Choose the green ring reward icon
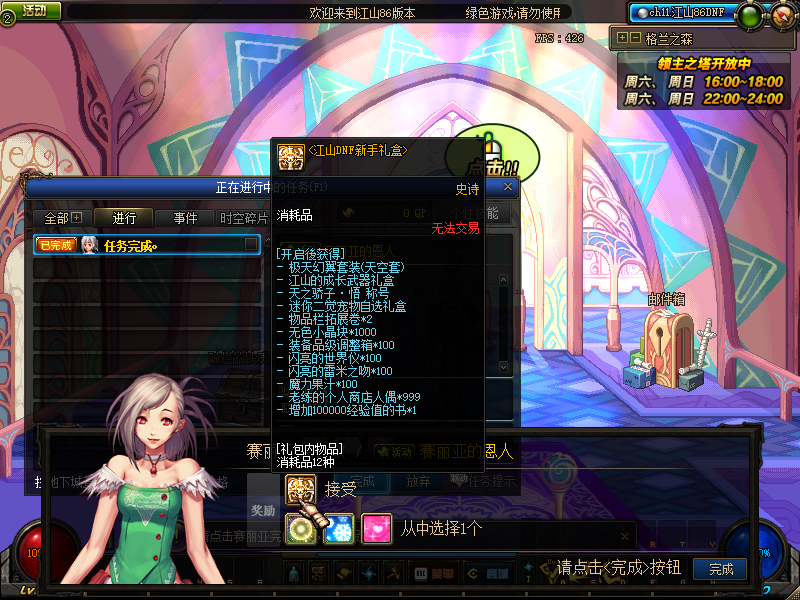Screen dimensions: 800x600 tap(301, 529)
